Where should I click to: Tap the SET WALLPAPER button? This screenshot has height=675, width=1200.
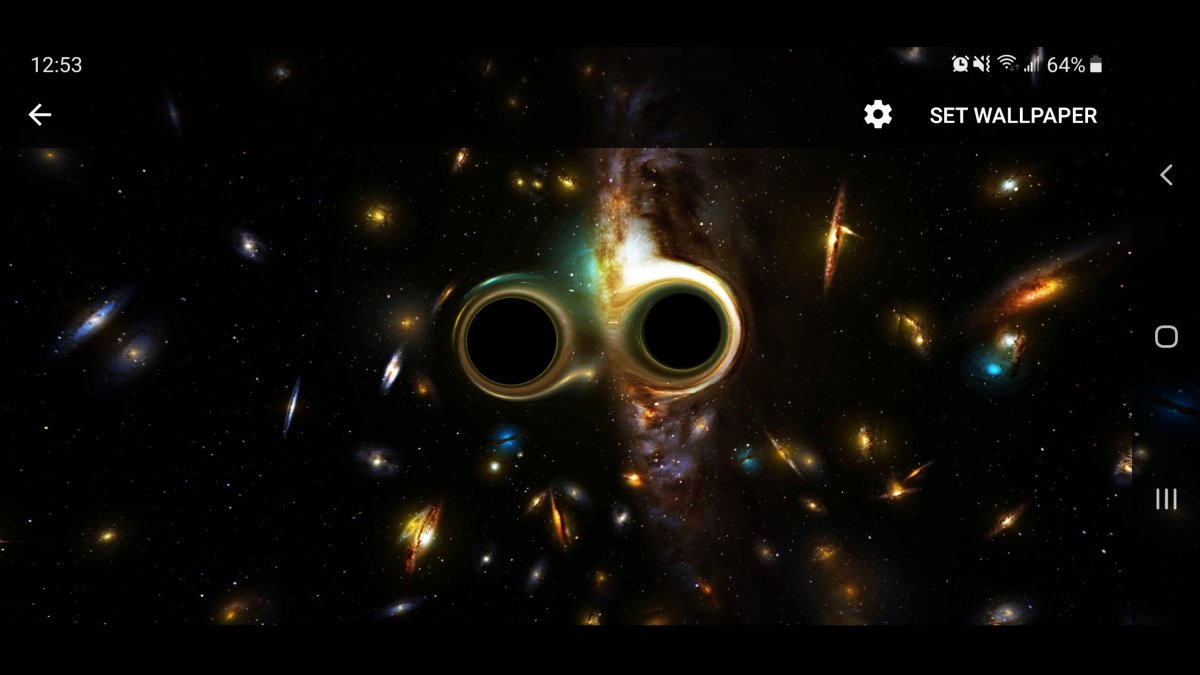click(x=1013, y=116)
